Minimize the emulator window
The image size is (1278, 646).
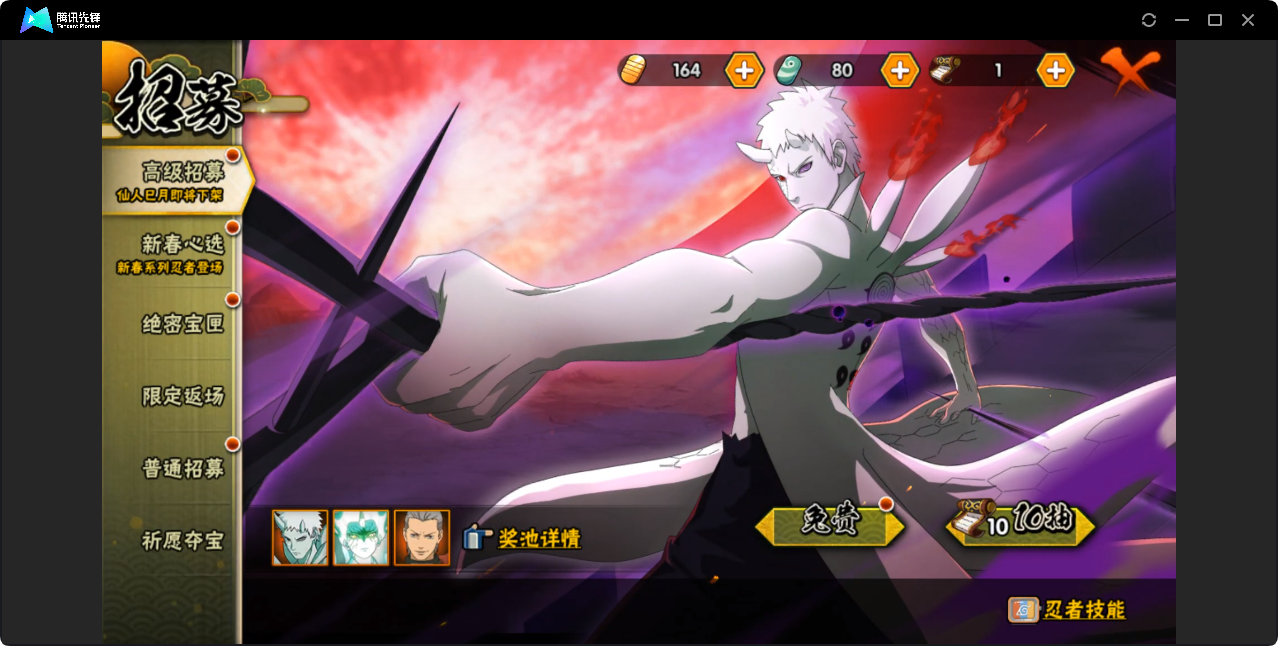[x=1182, y=20]
